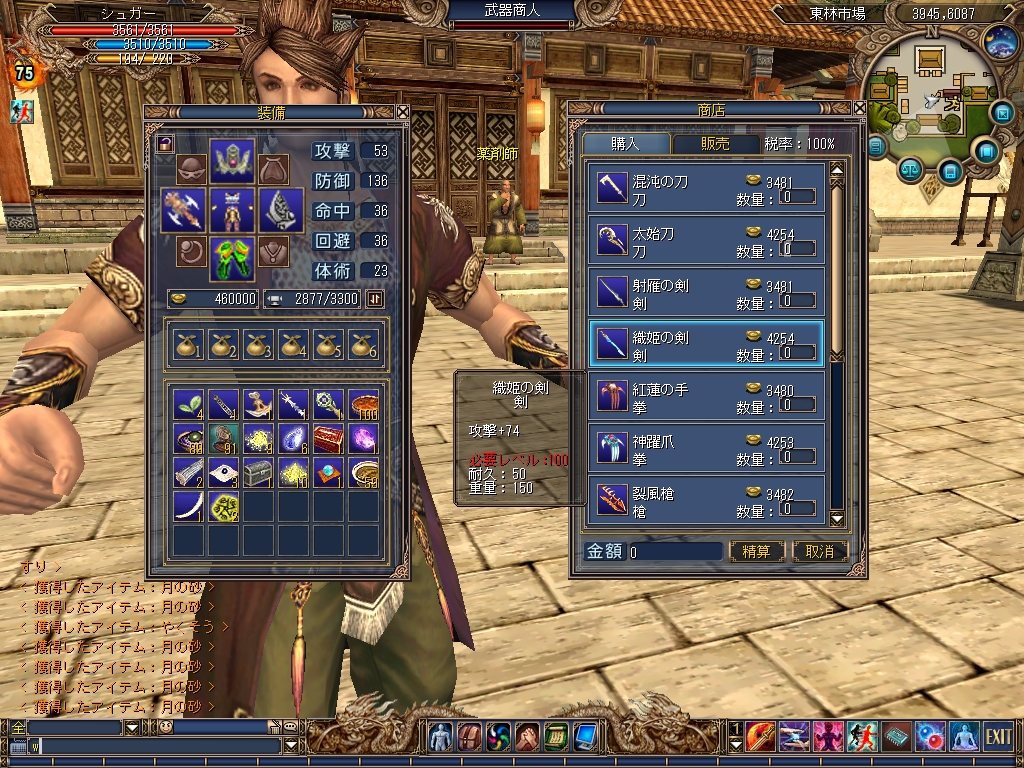Cancel the transaction with 取消
This screenshot has width=1024, height=768.
tap(819, 551)
